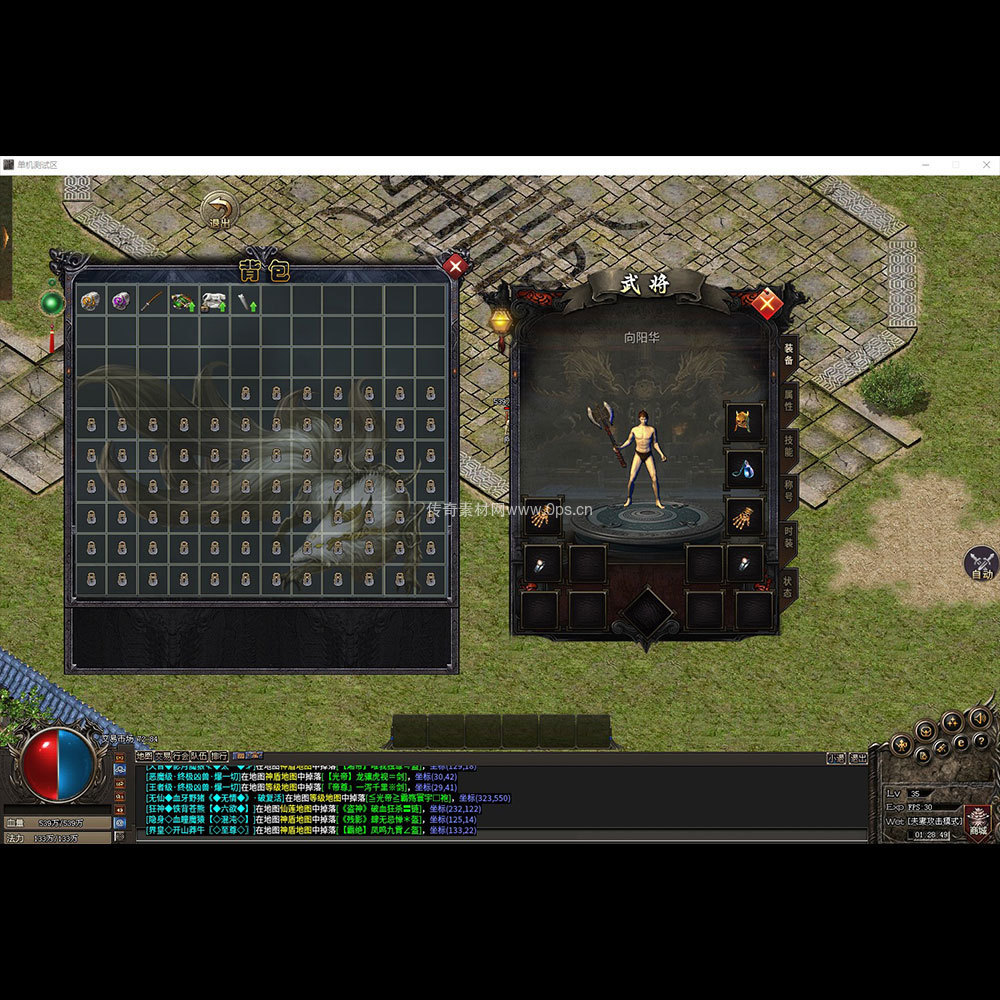This screenshot has width=1000, height=1000.
Task: Open the 技能 skills tab
Action: 789,446
